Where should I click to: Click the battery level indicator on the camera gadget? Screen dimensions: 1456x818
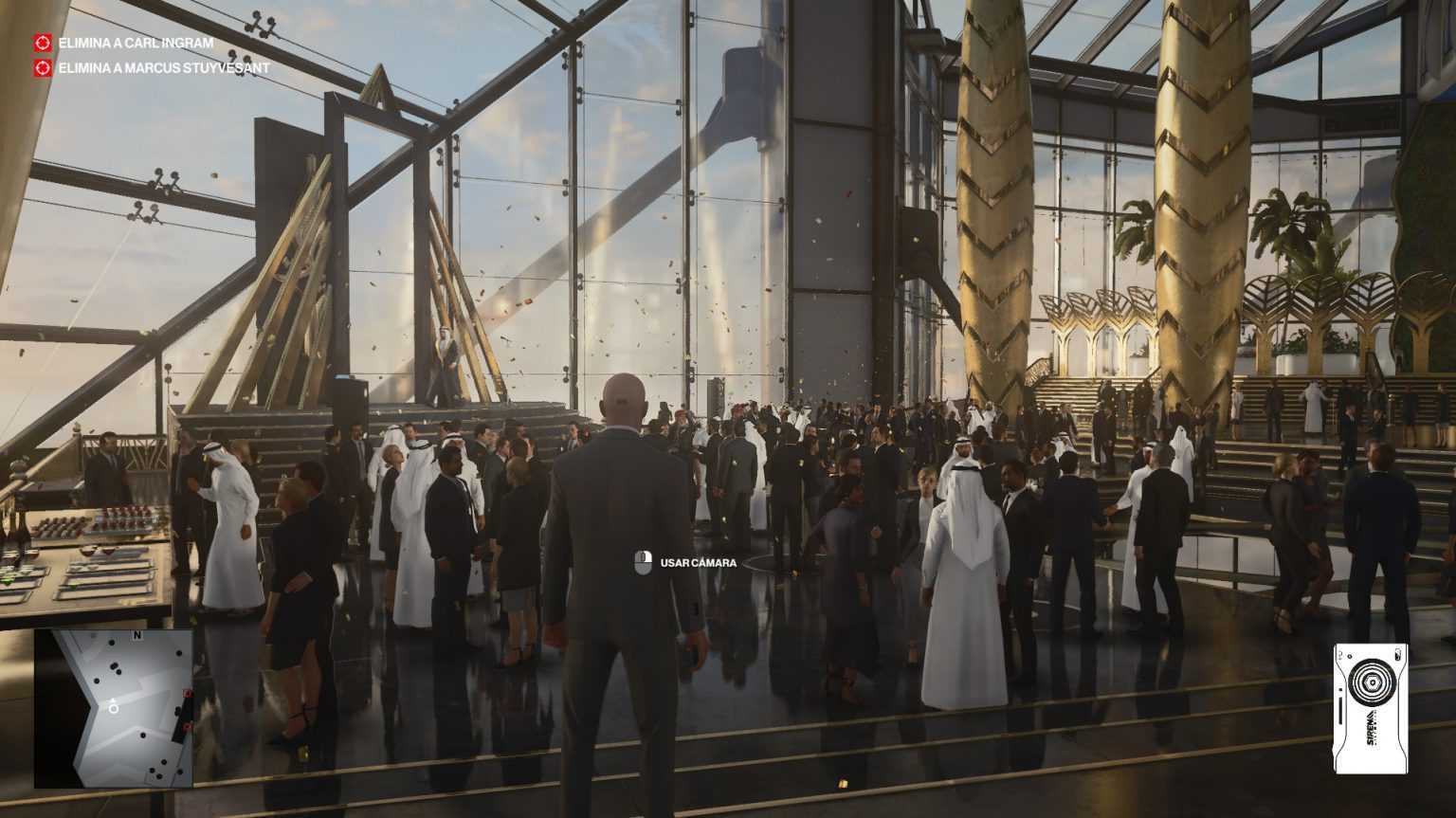click(x=1398, y=656)
